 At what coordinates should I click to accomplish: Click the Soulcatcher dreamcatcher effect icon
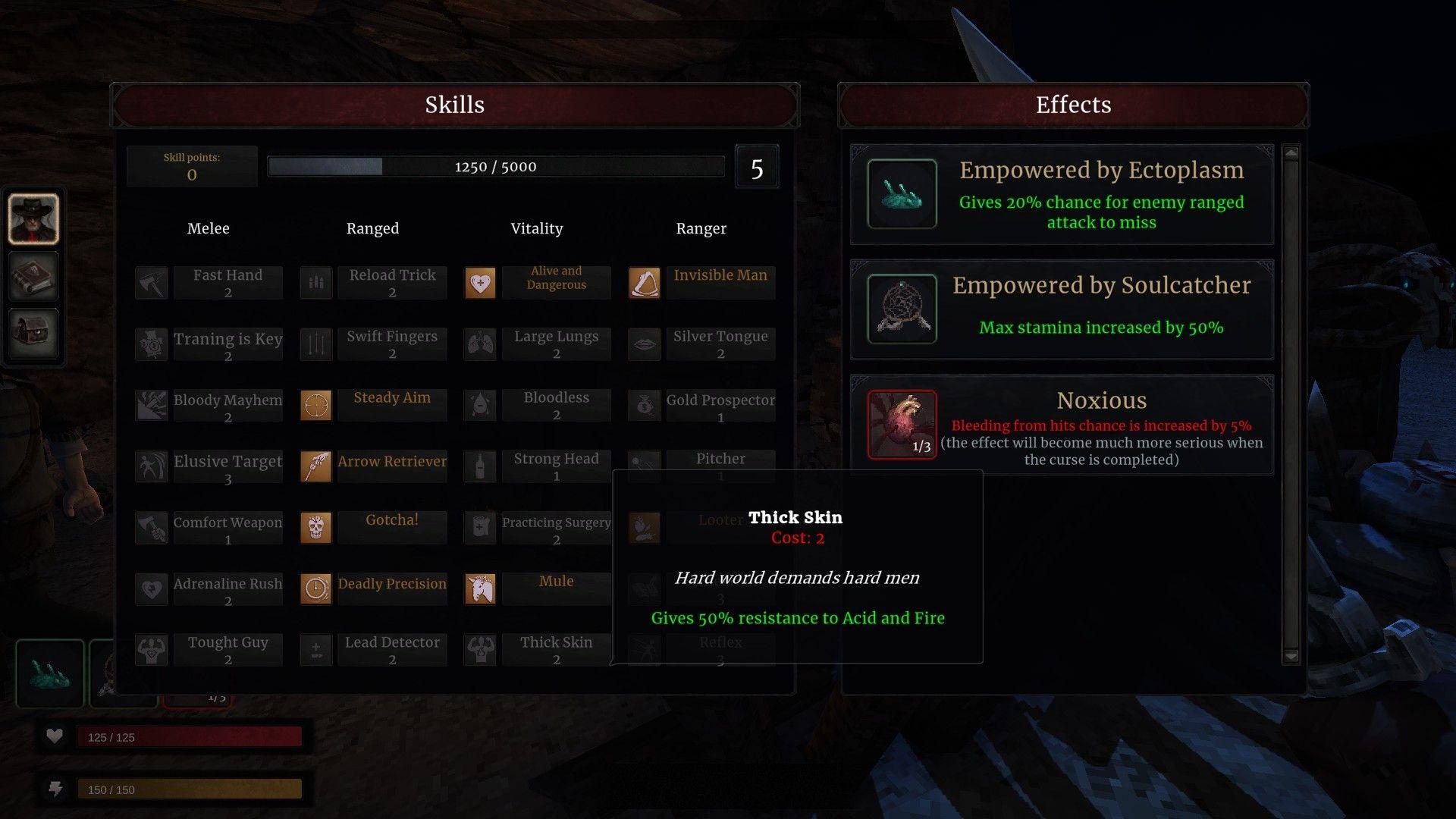902,309
